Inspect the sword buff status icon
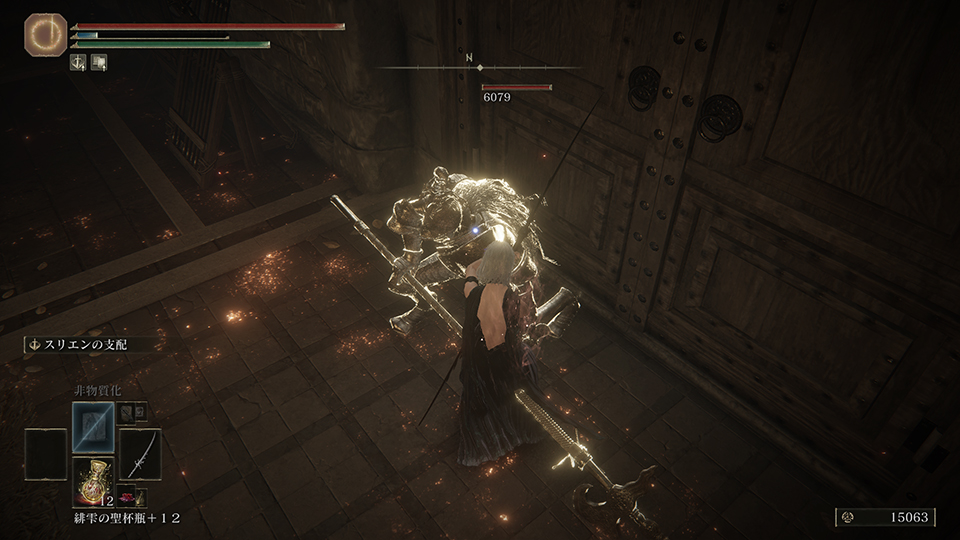960x540 pixels. [79, 62]
